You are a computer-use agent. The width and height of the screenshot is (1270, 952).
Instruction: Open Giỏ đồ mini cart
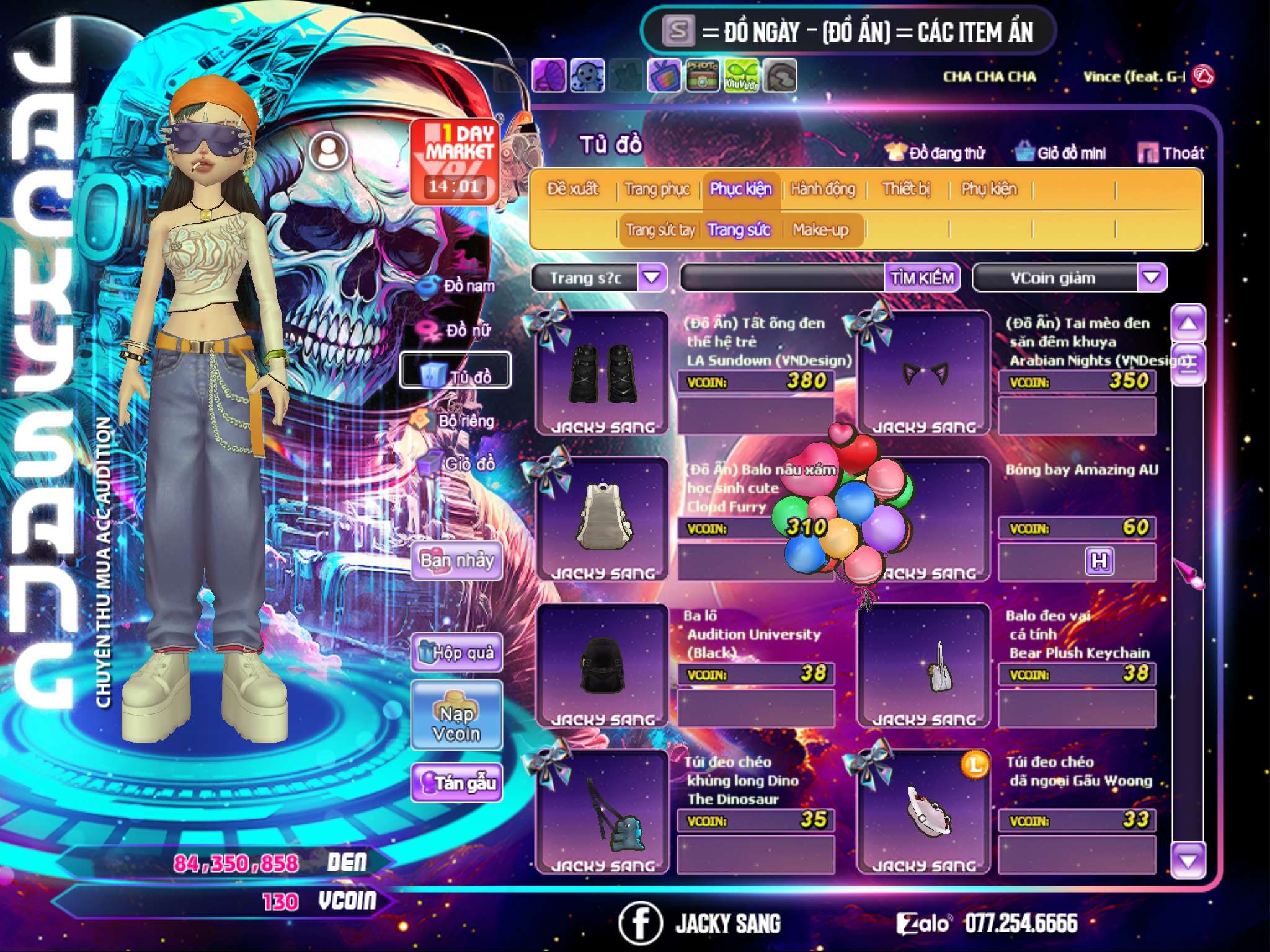click(x=1060, y=153)
